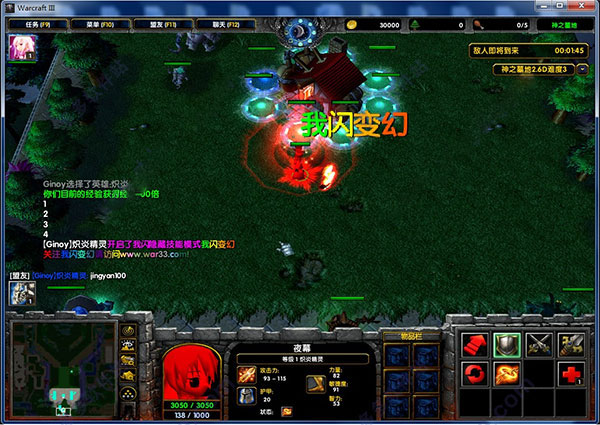Click the minimap signal ping button

tap(129, 329)
